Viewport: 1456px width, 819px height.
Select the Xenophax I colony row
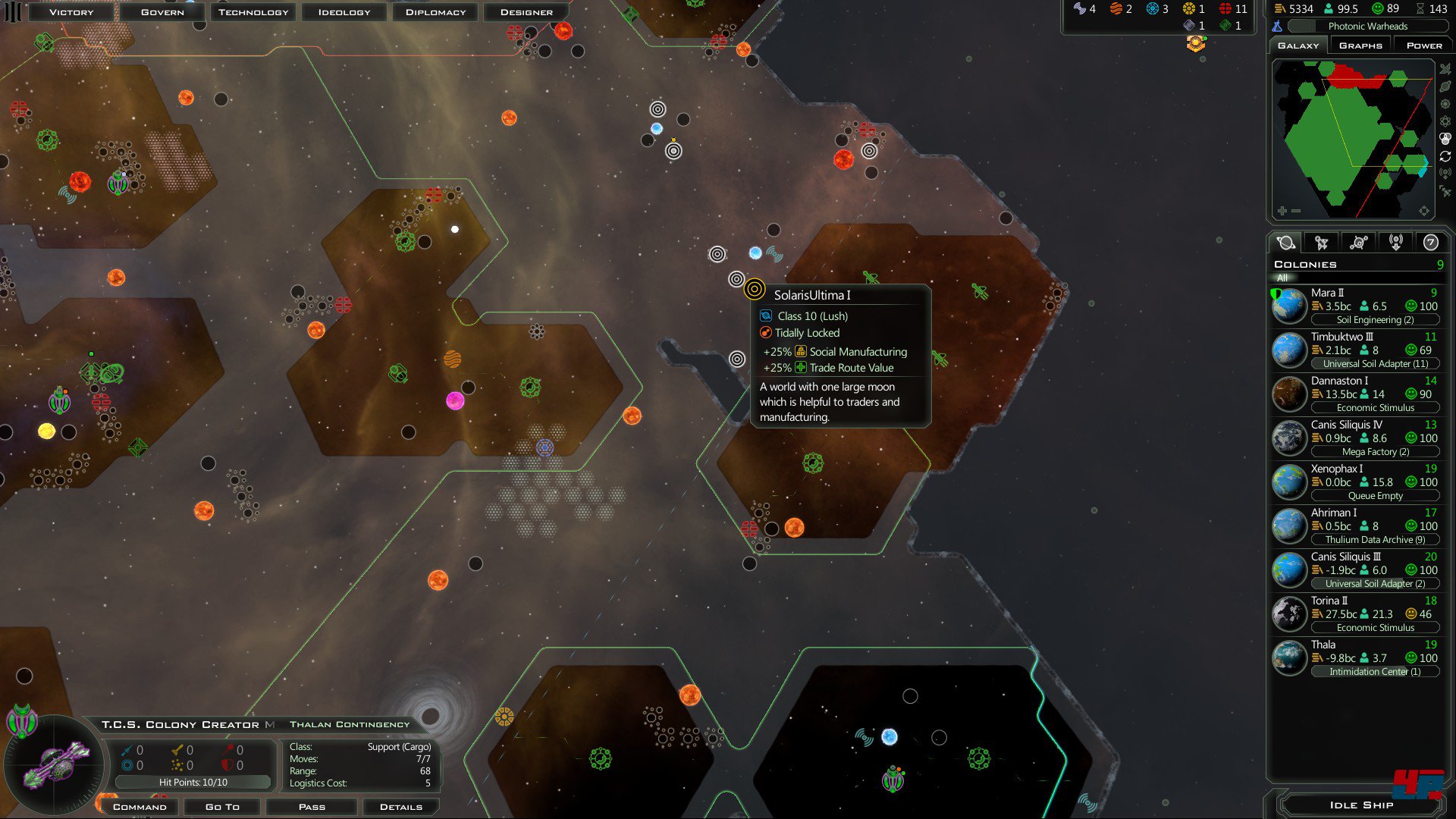pos(1356,482)
